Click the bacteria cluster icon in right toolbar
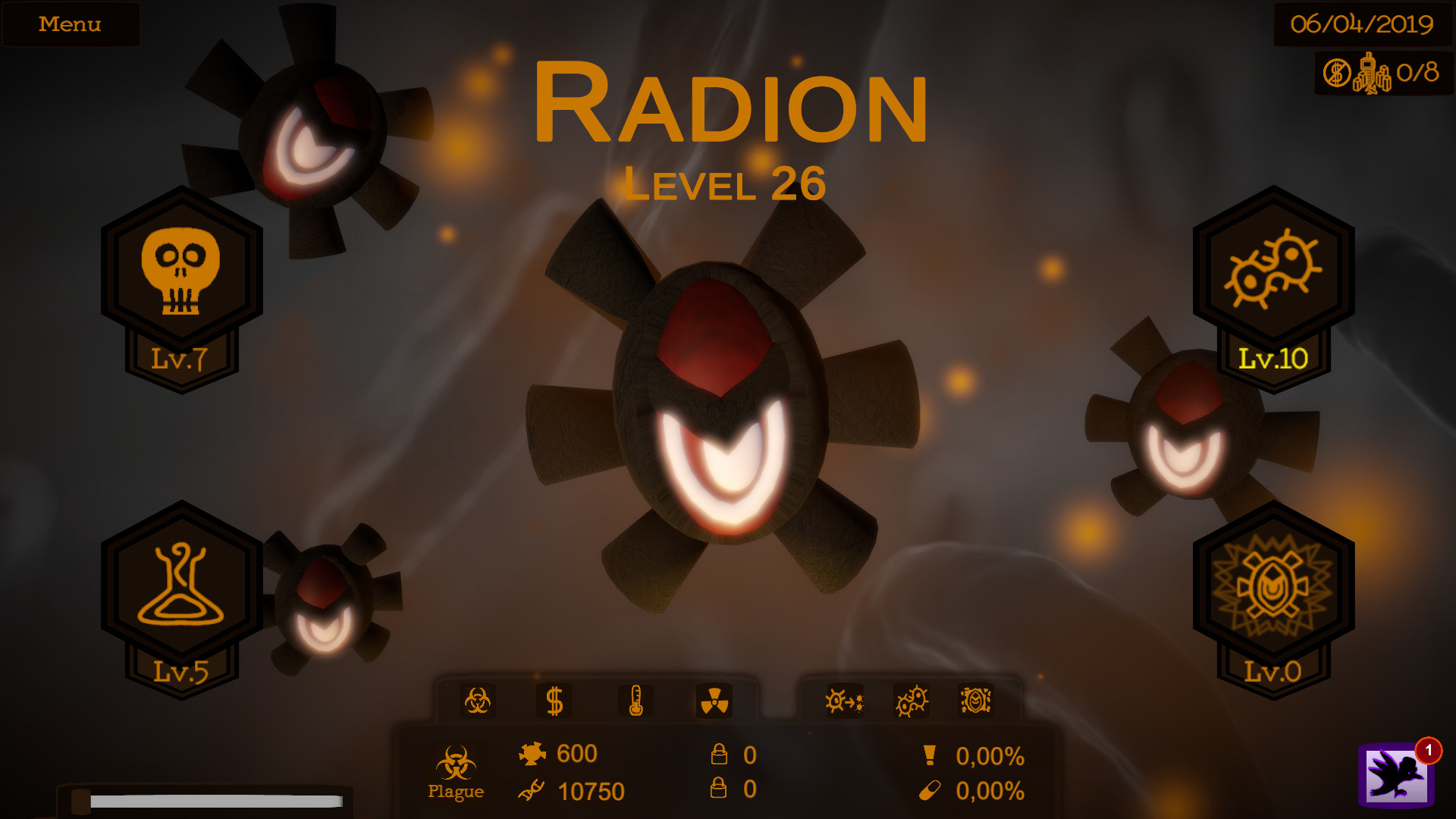 912,701
